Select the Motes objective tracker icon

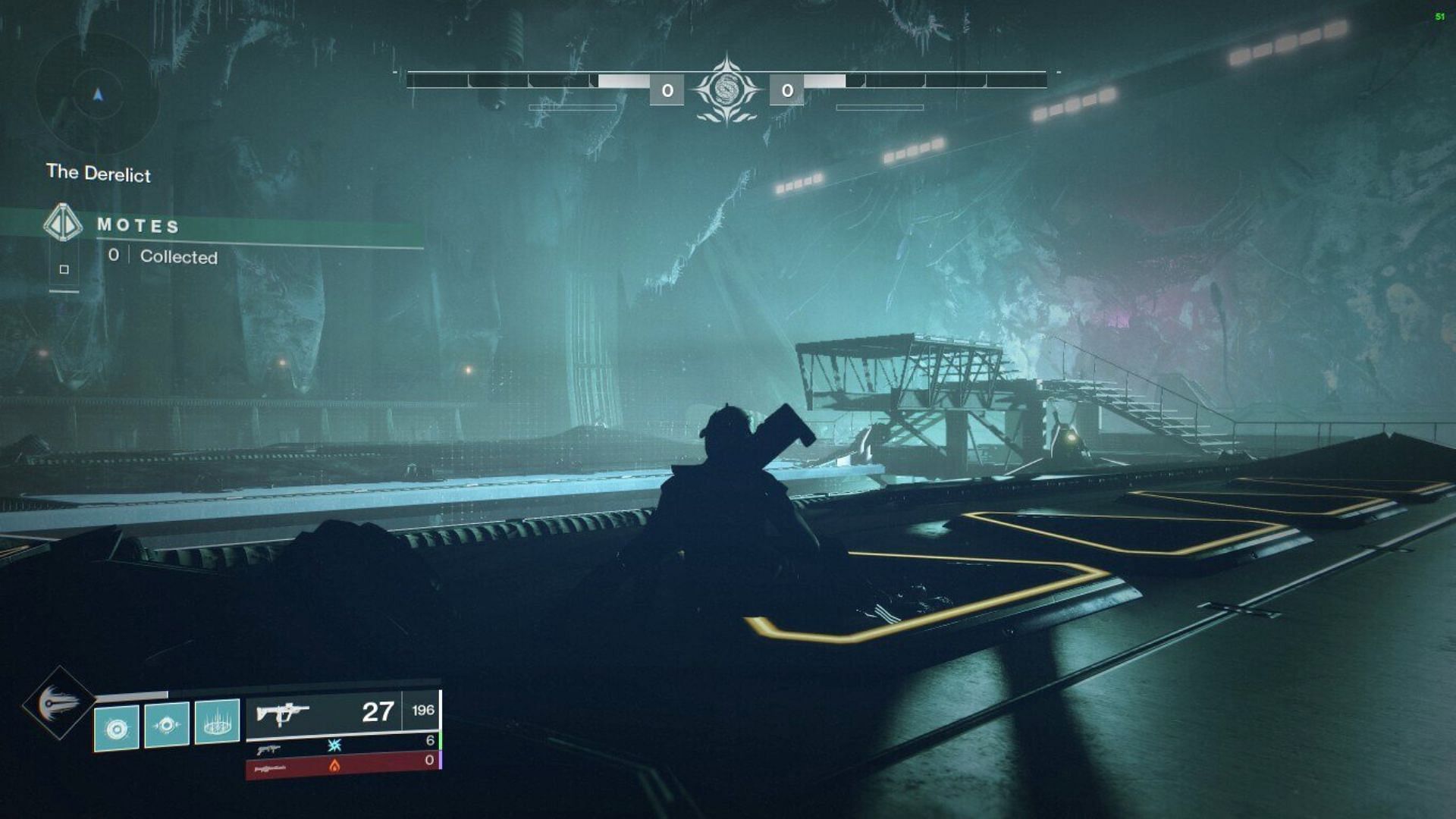click(x=62, y=223)
